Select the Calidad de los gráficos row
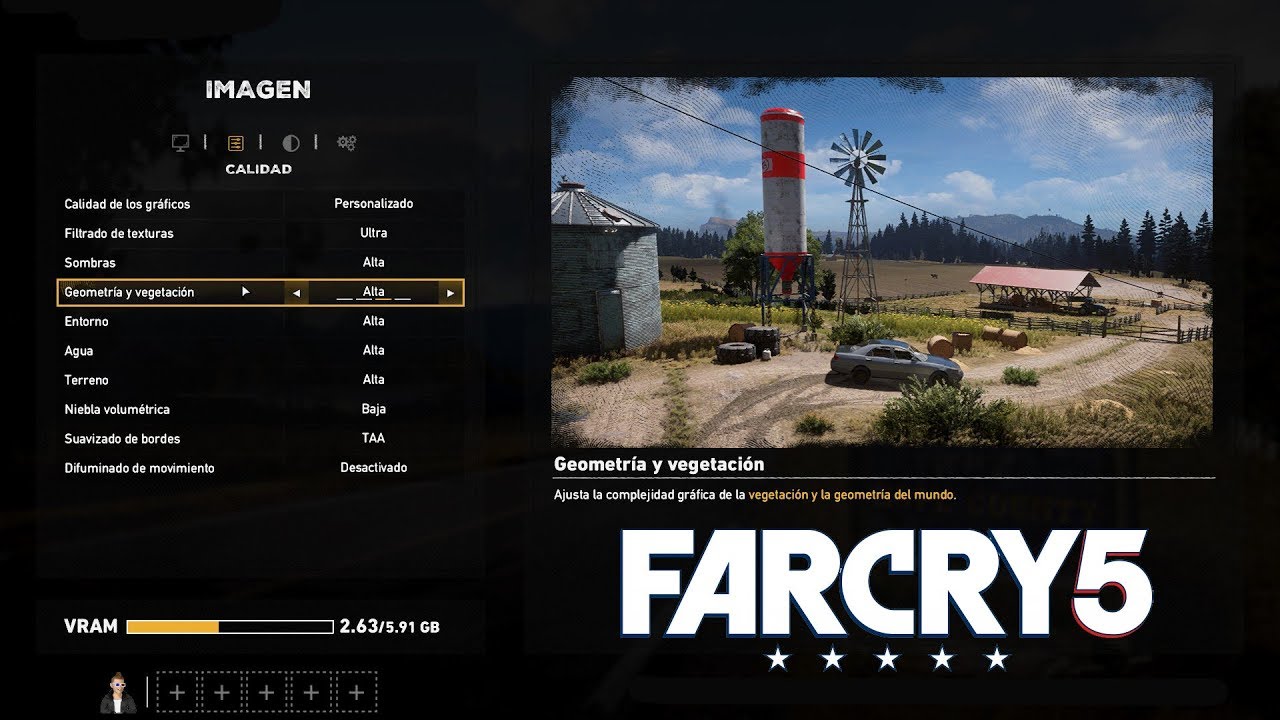Image resolution: width=1280 pixels, height=720 pixels. tap(260, 204)
